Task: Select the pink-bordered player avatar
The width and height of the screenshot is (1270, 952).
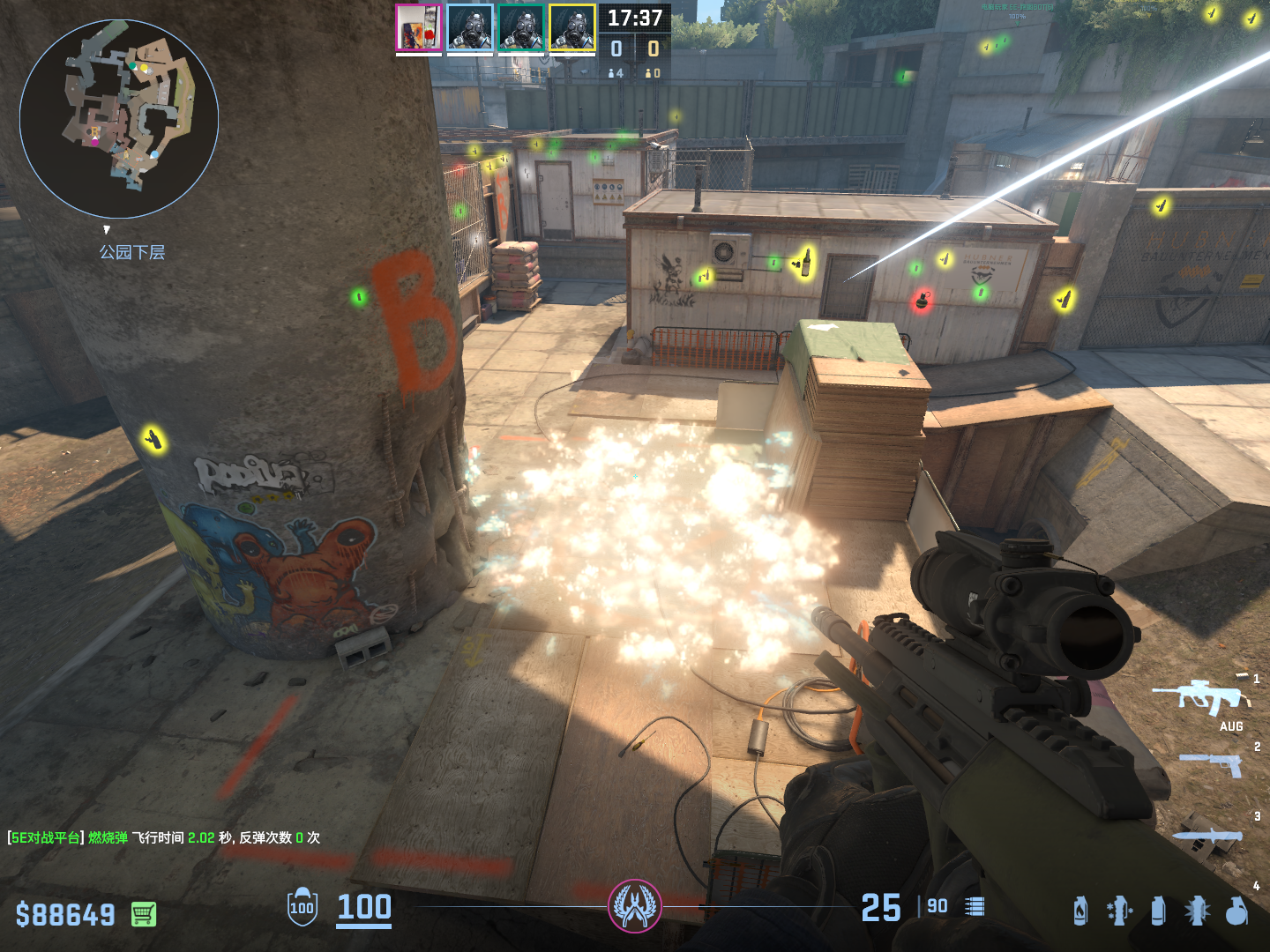Action: 418,28
